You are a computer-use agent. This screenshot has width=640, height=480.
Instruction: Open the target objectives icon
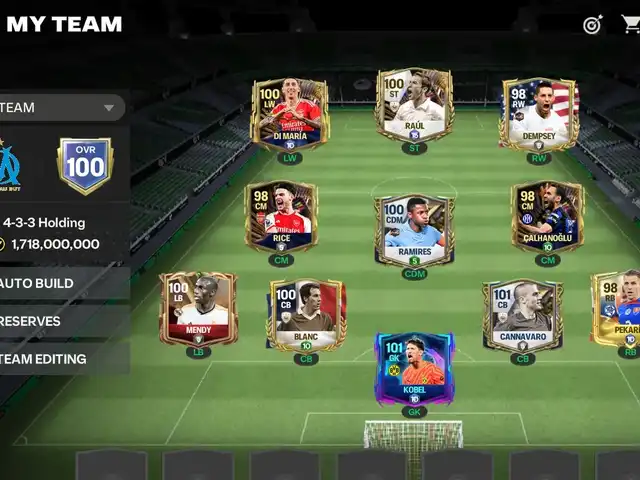[x=593, y=24]
